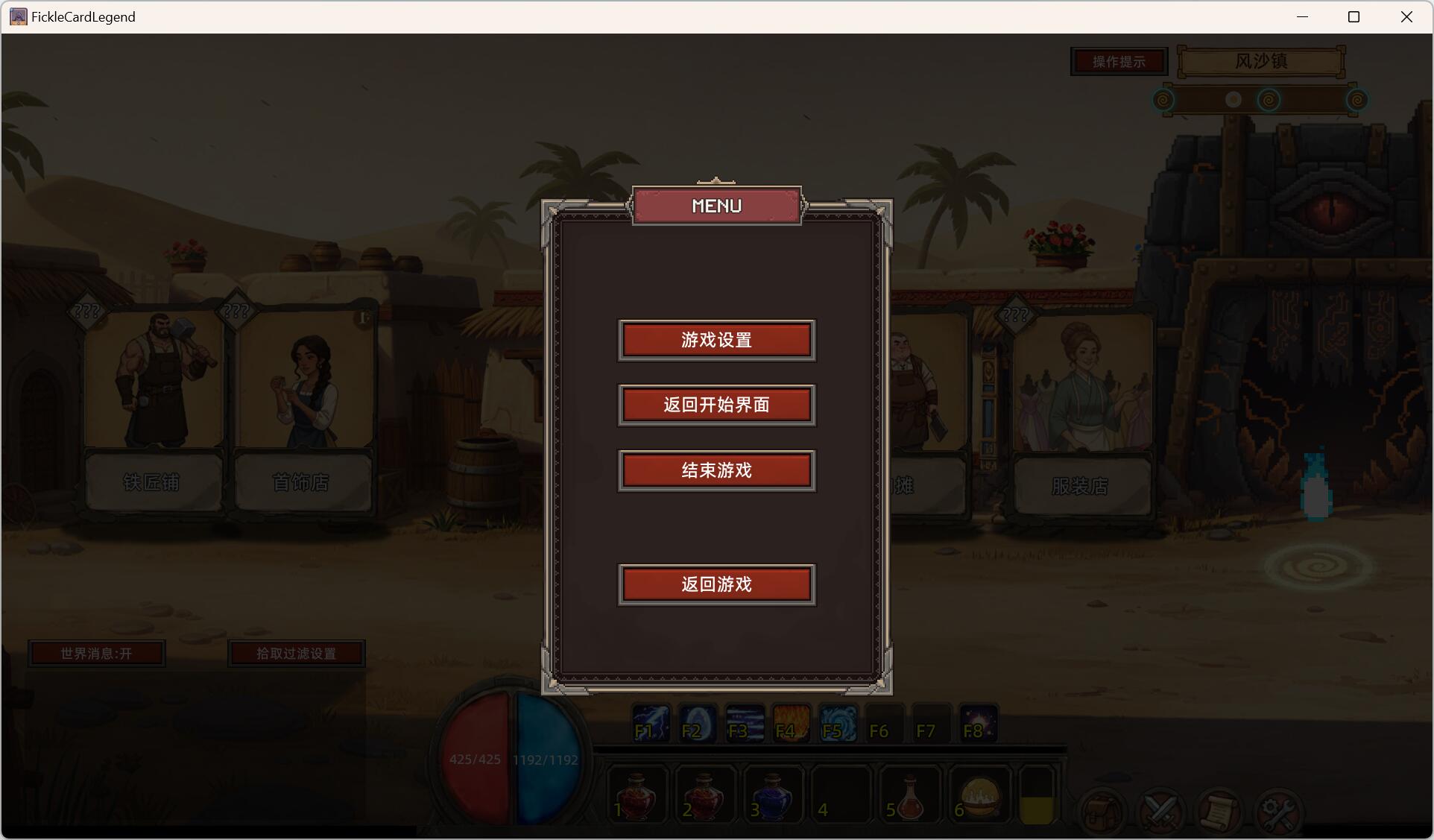Image resolution: width=1434 pixels, height=840 pixels.
Task: Choose 返回开始界面 in the menu
Action: pyautogui.click(x=716, y=405)
